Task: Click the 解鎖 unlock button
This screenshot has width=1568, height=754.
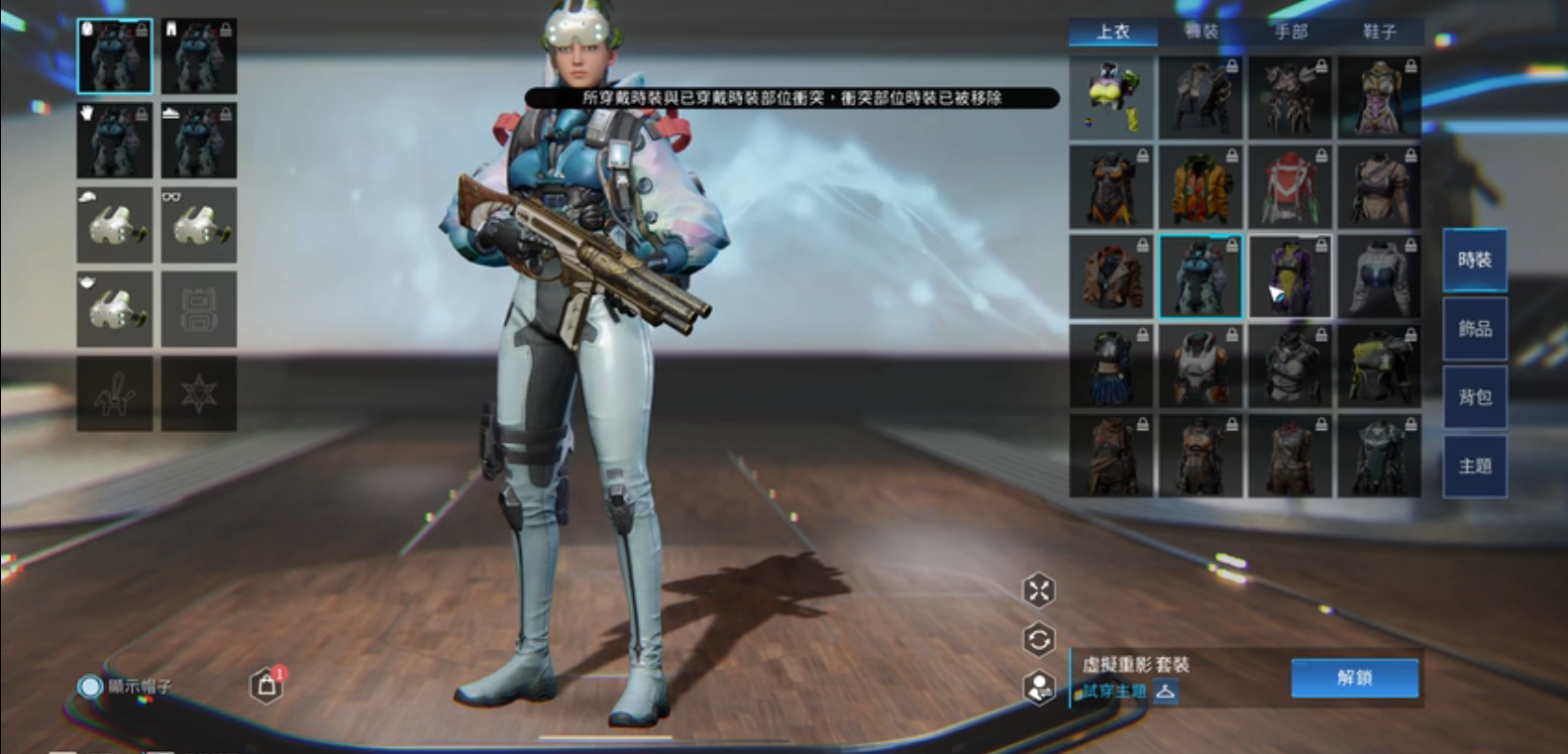Action: (1354, 678)
